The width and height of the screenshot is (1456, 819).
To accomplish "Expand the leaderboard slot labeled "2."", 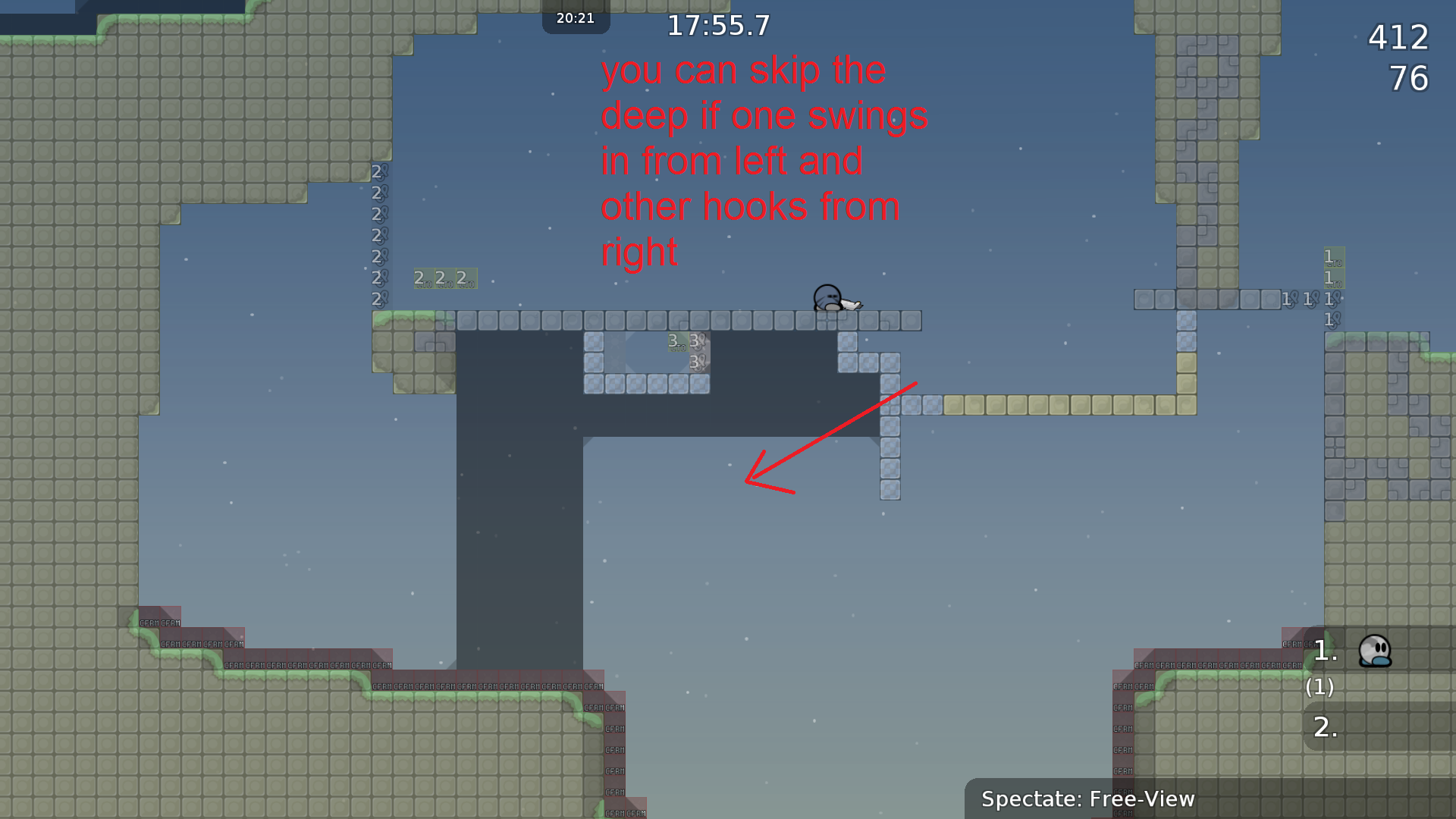I will pyautogui.click(x=1324, y=727).
